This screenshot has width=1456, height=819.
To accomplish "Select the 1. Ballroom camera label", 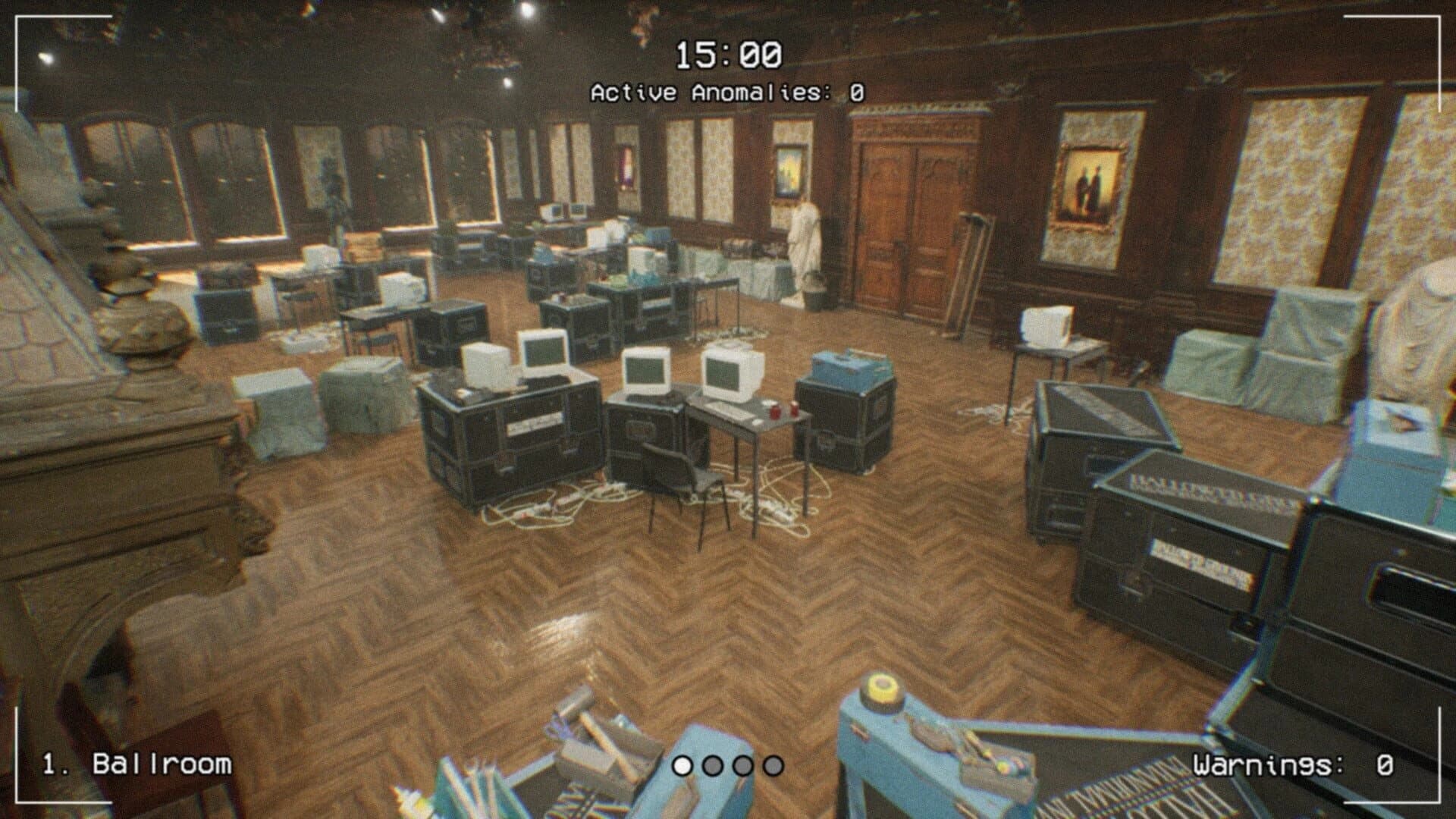I will pos(136,766).
